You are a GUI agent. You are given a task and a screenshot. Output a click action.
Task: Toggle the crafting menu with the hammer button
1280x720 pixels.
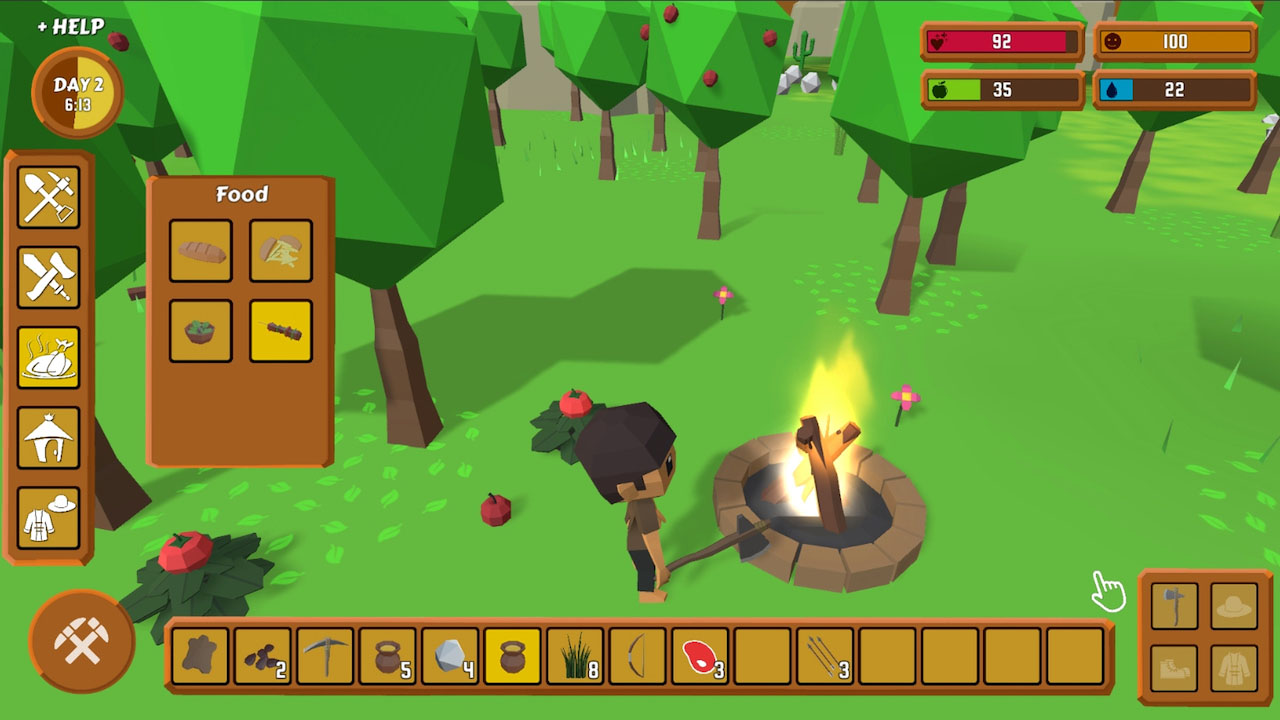click(83, 640)
